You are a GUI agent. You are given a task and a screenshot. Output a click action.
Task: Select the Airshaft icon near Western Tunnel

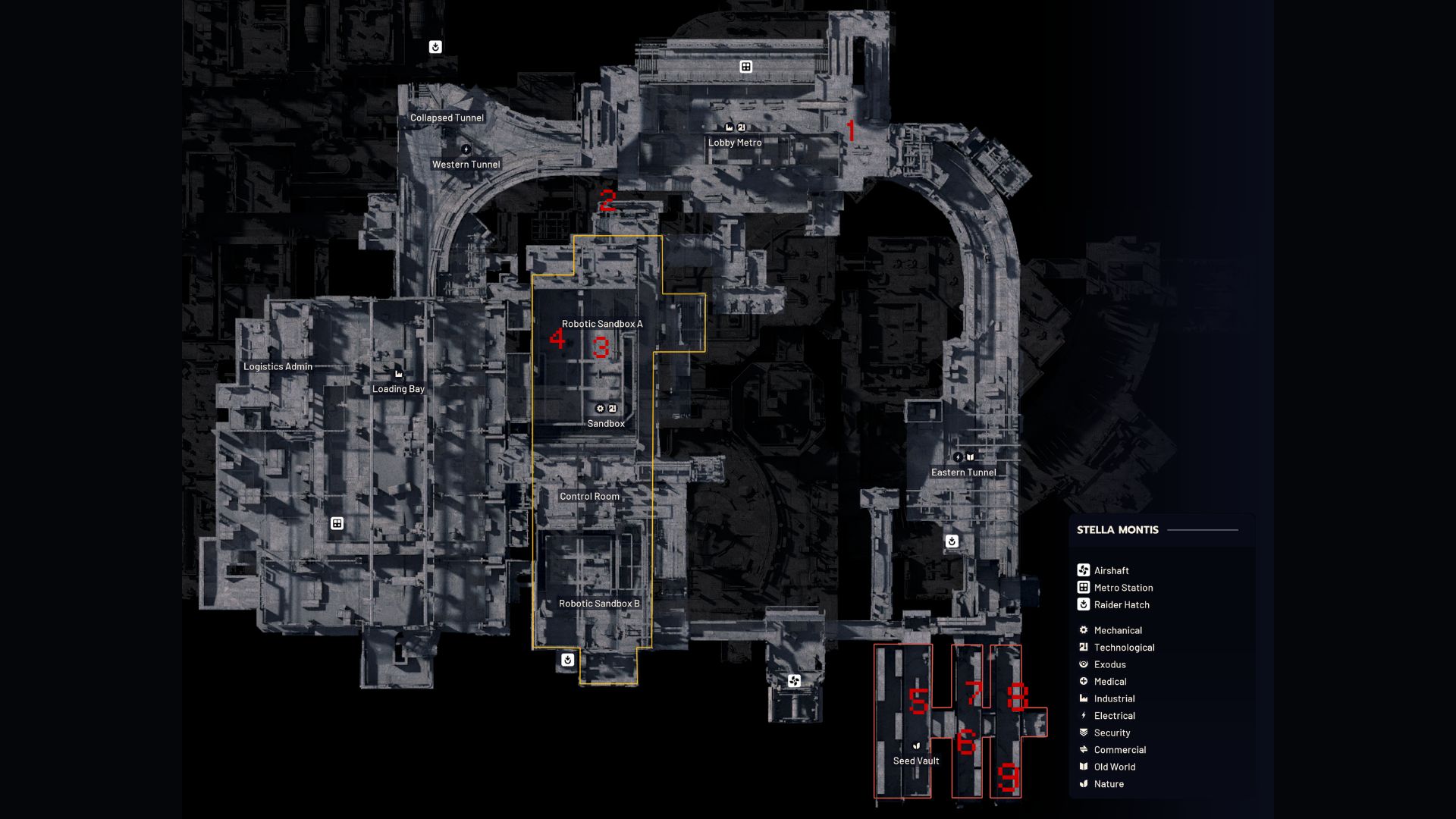tap(466, 149)
